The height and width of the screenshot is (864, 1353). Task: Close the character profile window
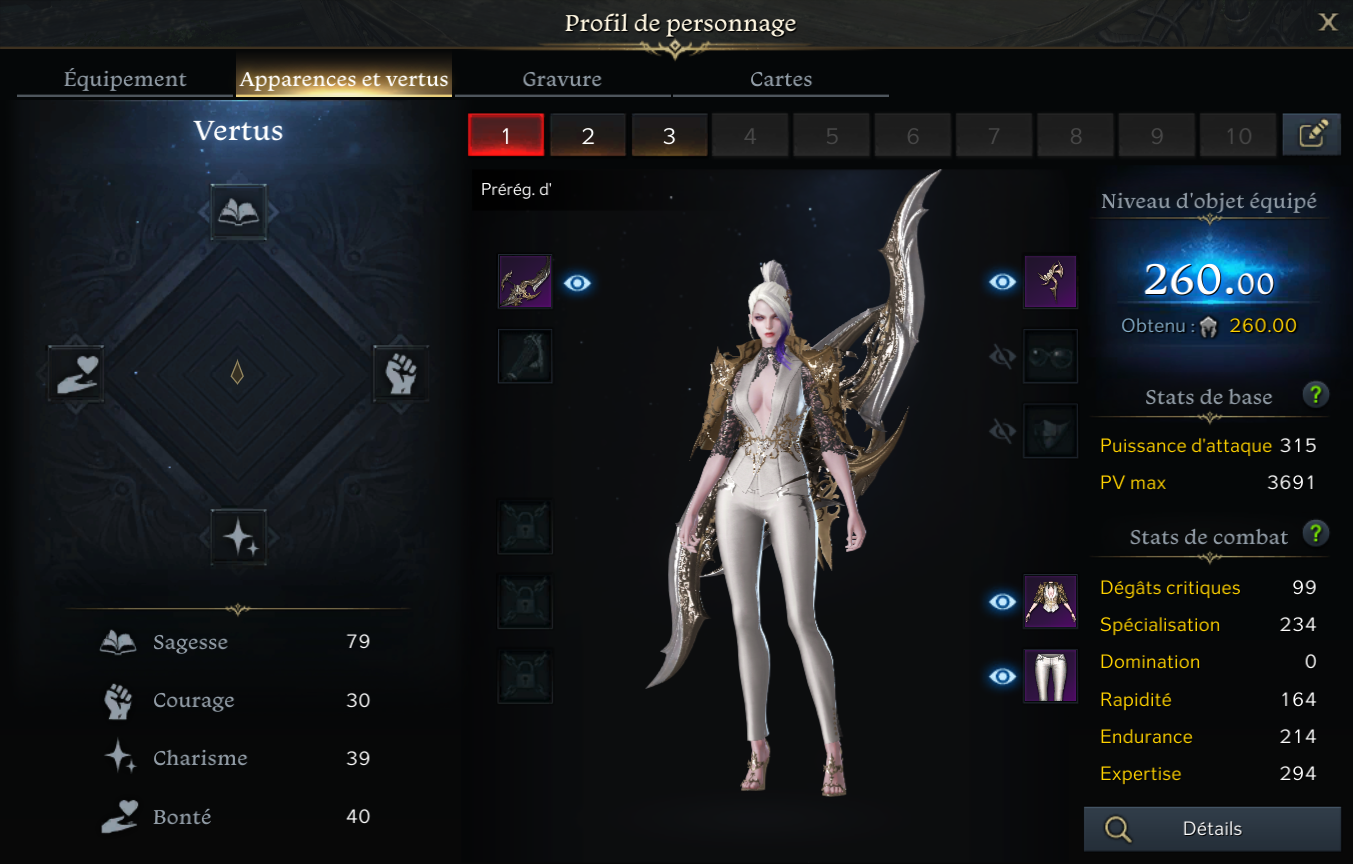(x=1328, y=22)
